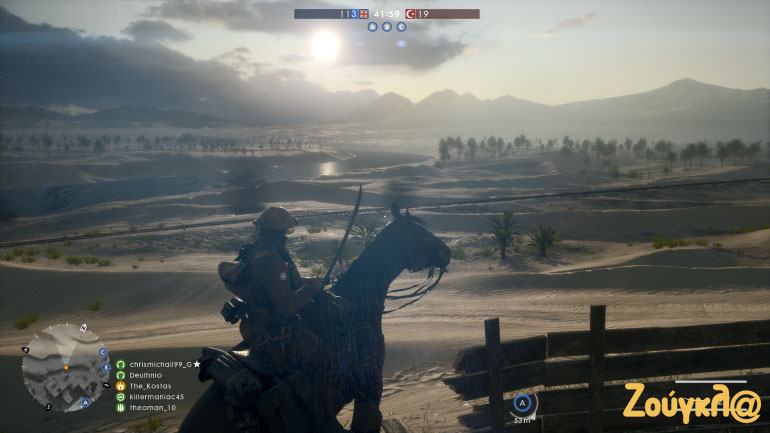
Task: Click the Ottoman team flag icon
Action: click(x=409, y=14)
